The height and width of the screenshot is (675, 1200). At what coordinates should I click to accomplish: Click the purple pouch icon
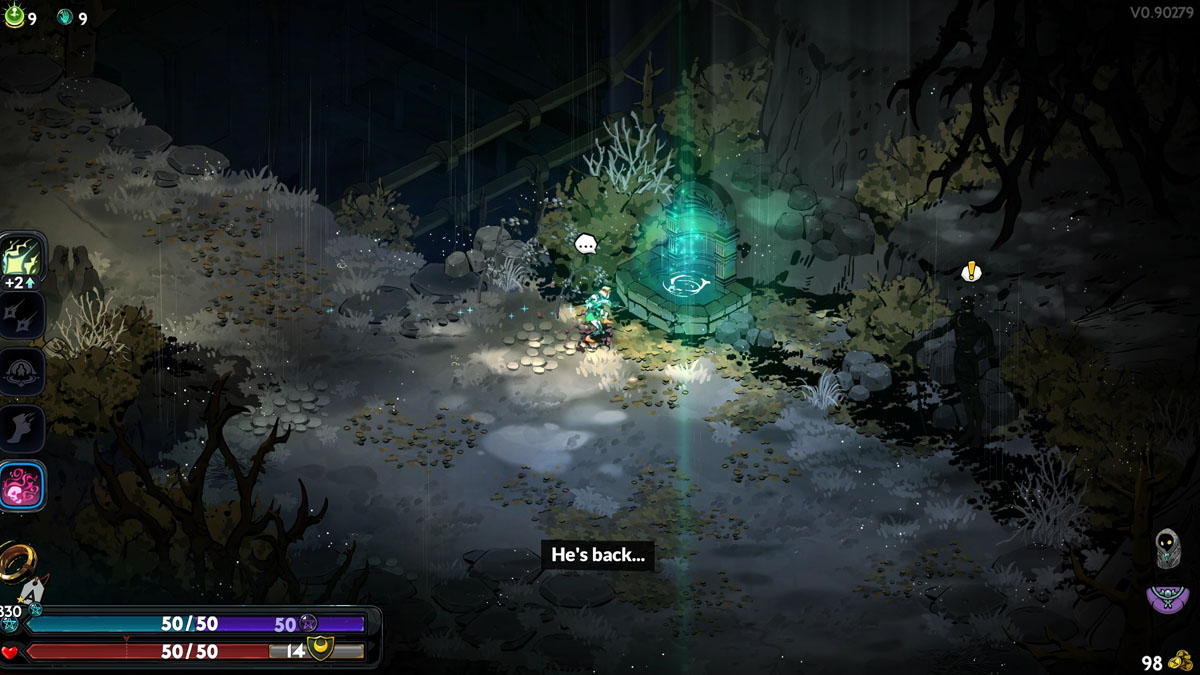(x=1167, y=599)
